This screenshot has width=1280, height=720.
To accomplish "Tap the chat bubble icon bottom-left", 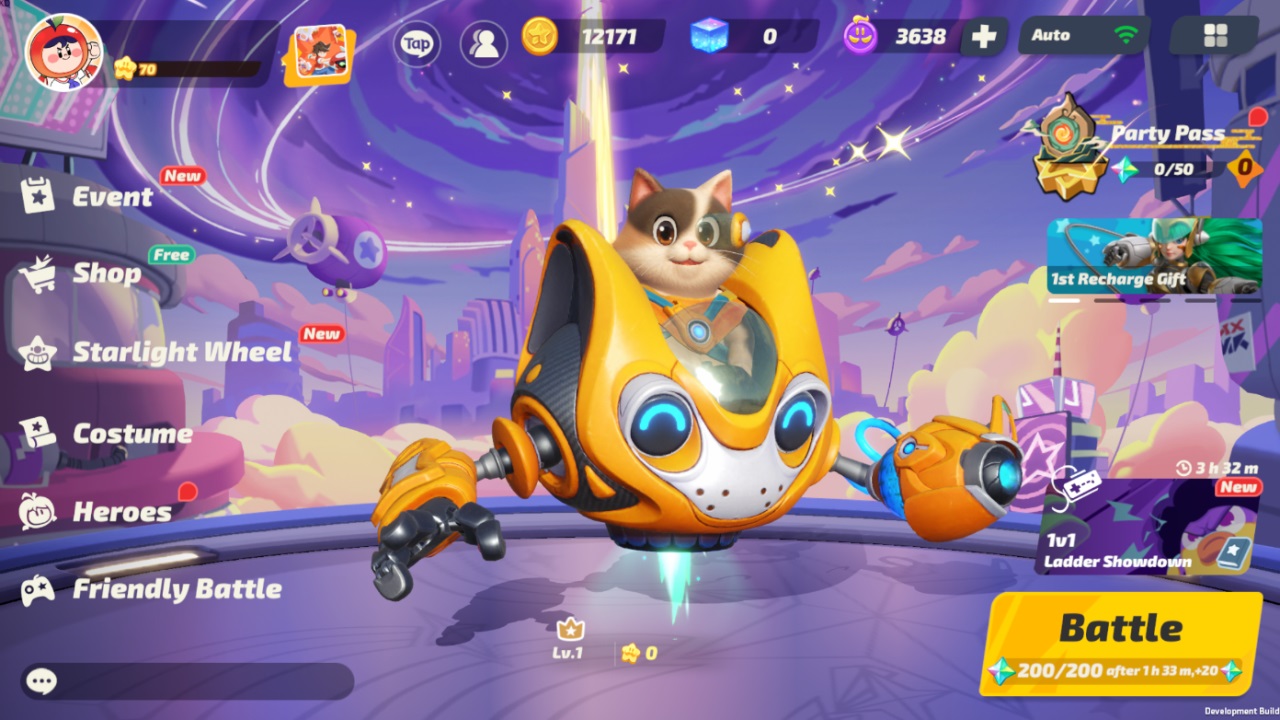I will pos(40,681).
